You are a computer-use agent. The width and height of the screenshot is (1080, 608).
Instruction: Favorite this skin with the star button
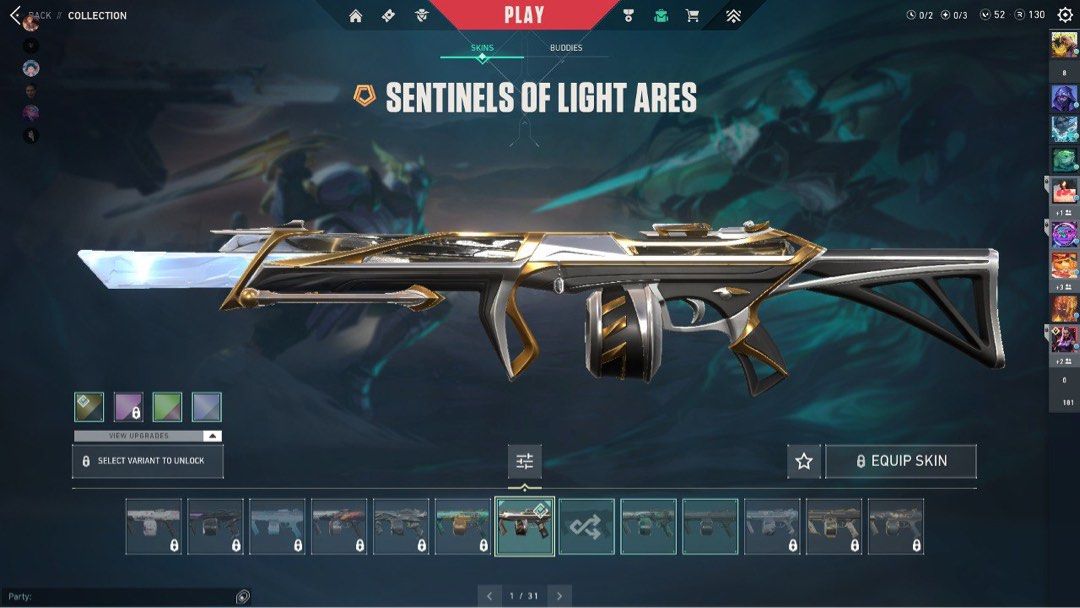coord(804,461)
